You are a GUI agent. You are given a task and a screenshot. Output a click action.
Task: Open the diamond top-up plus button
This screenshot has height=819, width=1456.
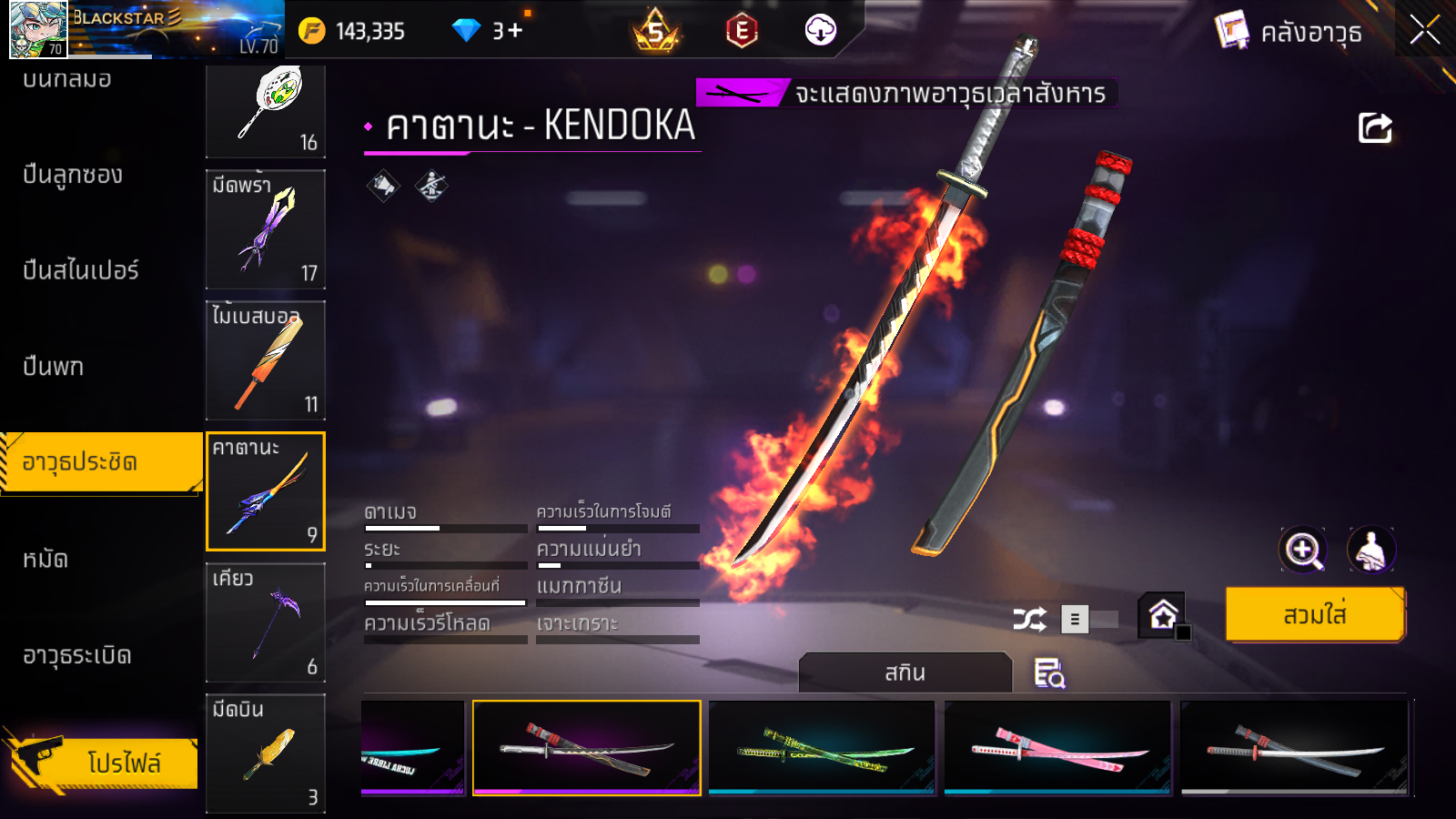point(516,31)
